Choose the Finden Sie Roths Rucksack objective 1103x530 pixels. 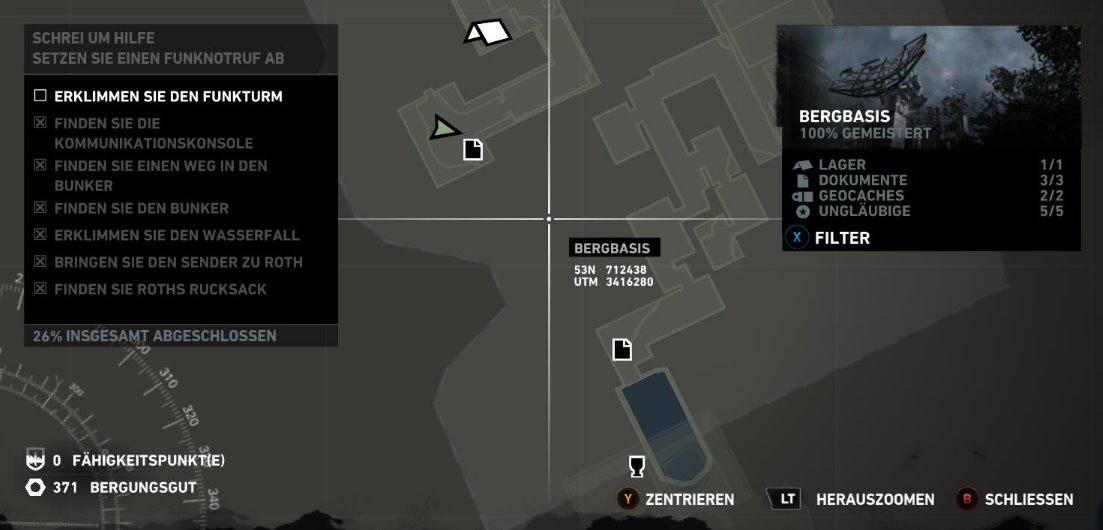click(x=160, y=289)
